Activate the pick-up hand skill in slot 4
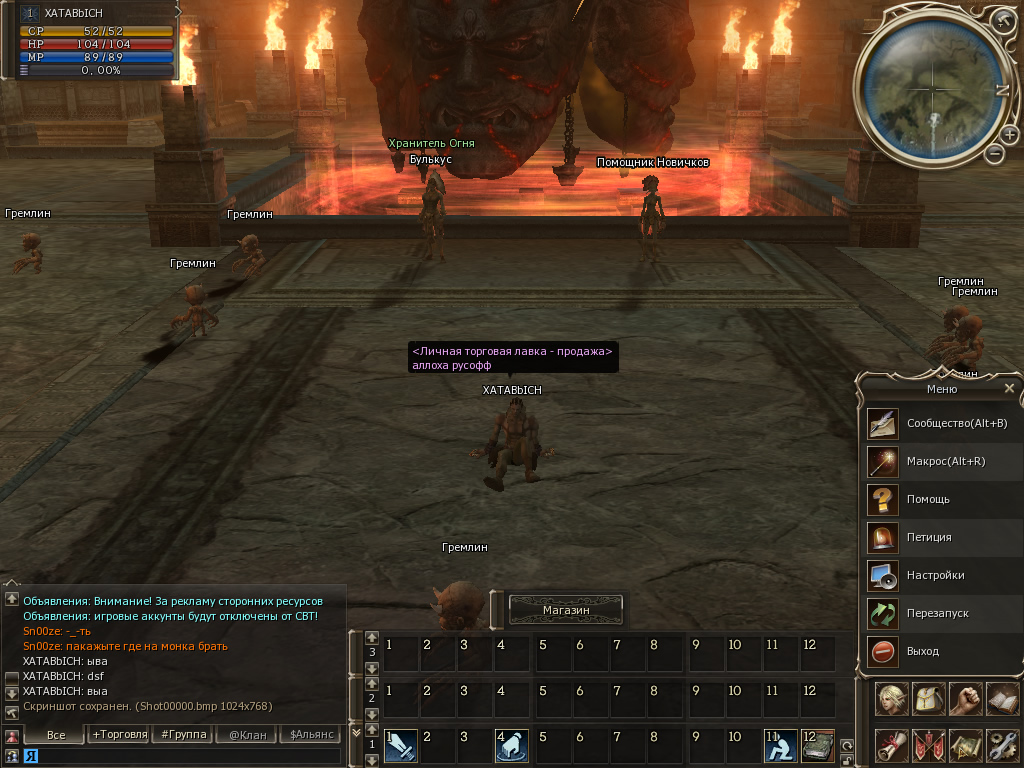The height and width of the screenshot is (768, 1024). (x=511, y=745)
